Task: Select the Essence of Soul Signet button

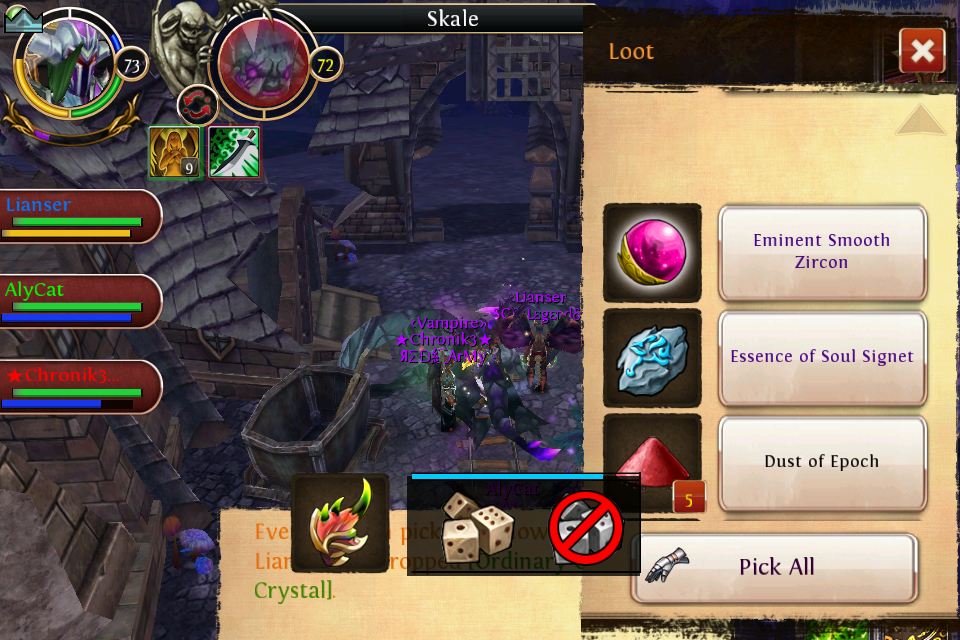Action: [x=821, y=357]
